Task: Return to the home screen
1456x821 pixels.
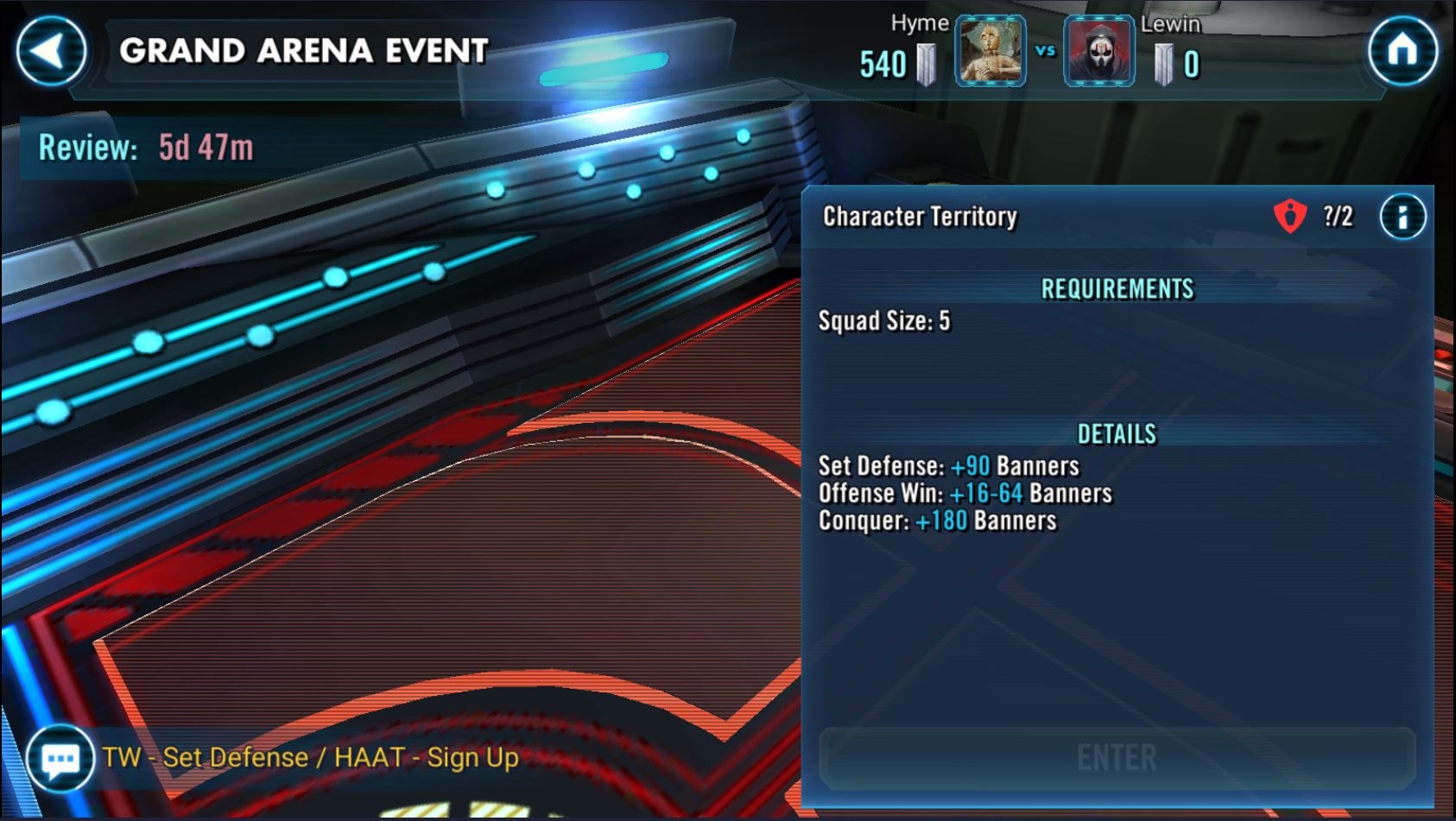Action: 1402,51
